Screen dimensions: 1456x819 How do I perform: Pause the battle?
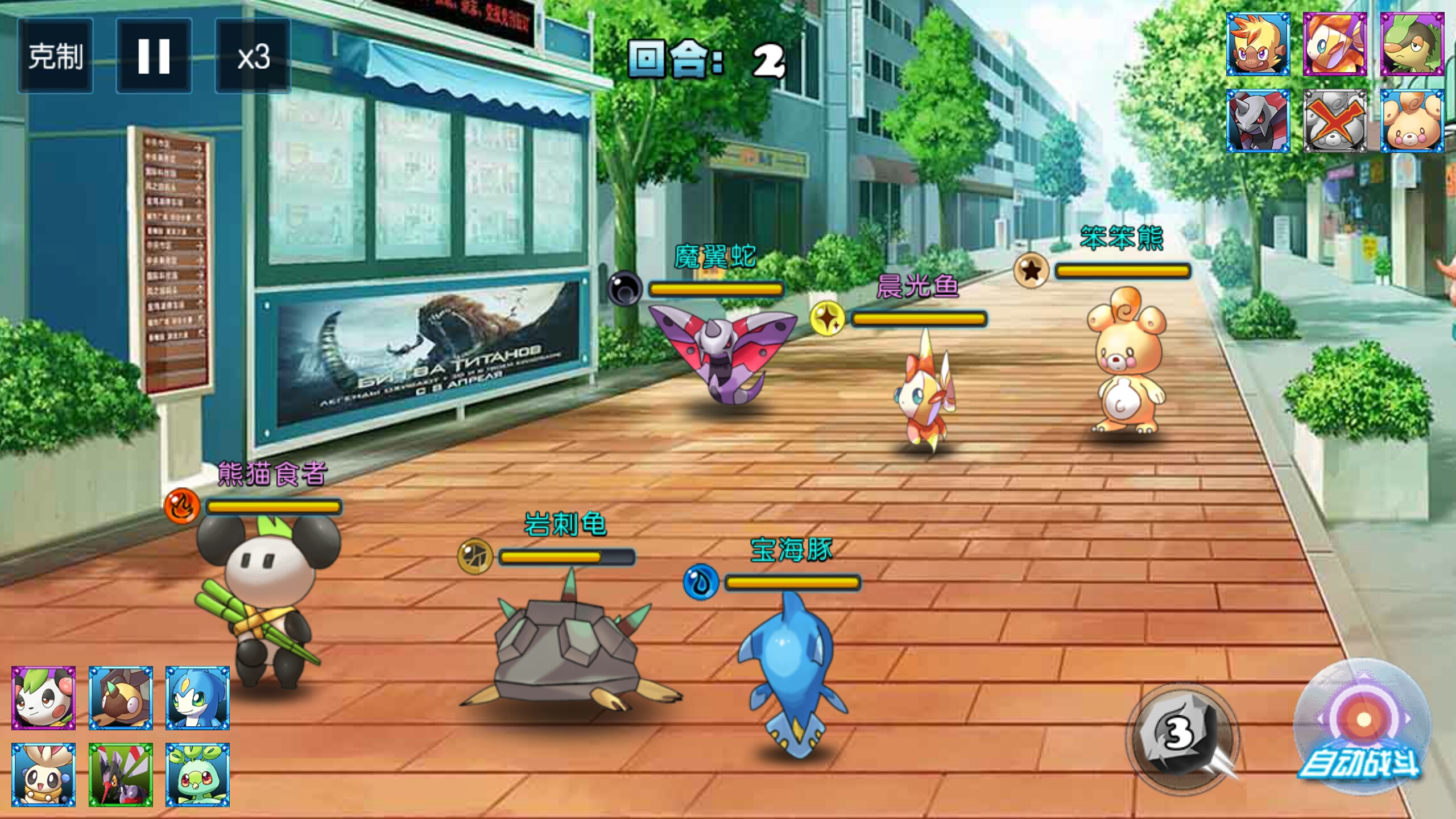tap(154, 56)
